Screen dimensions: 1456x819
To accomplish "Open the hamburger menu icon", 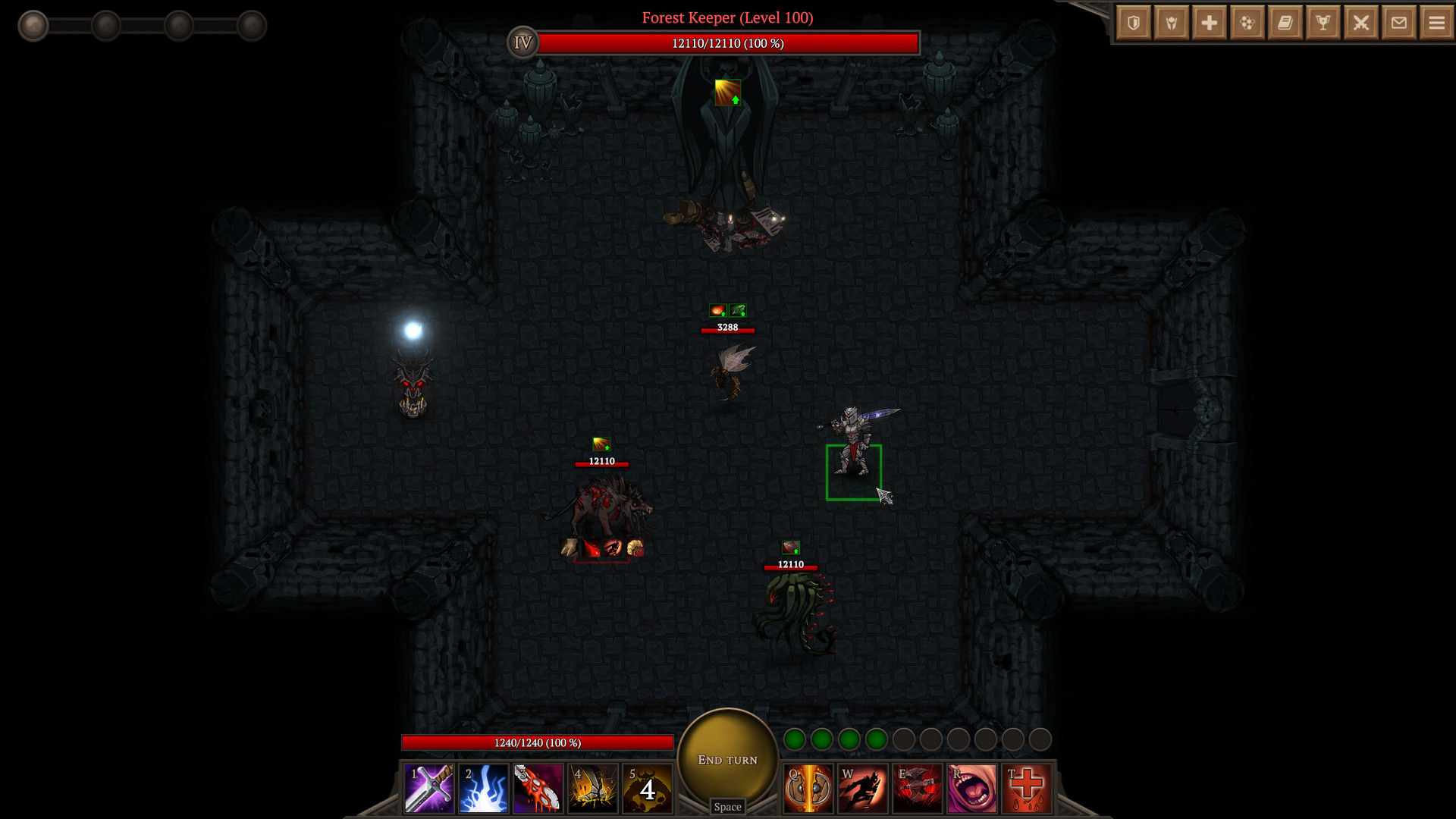I will pos(1436,23).
